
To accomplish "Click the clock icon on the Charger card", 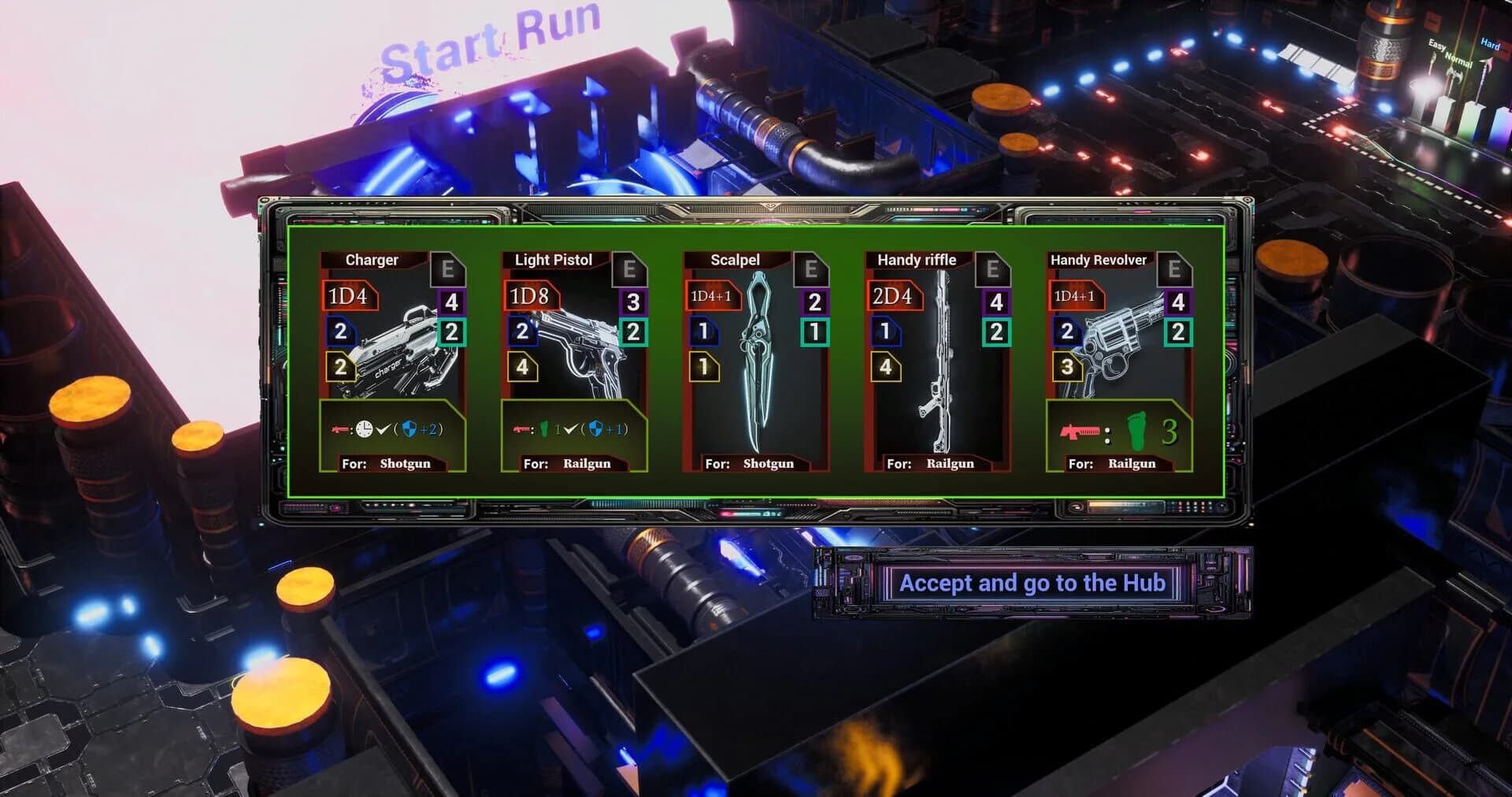I will 364,429.
